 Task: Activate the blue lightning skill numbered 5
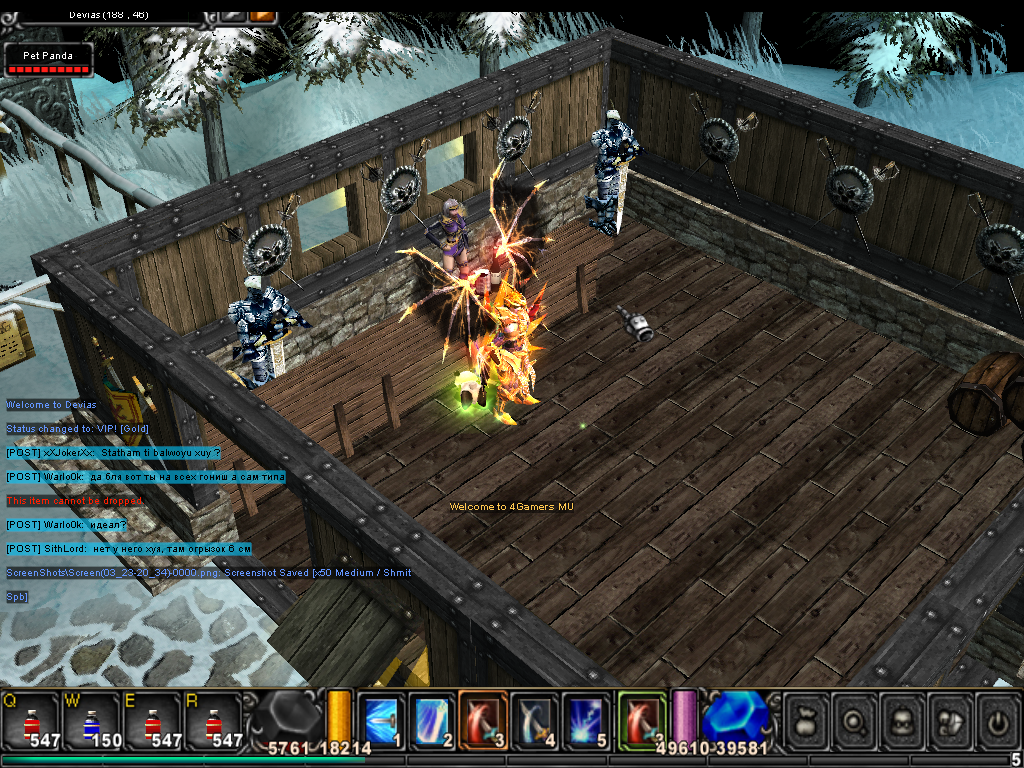(x=586, y=720)
